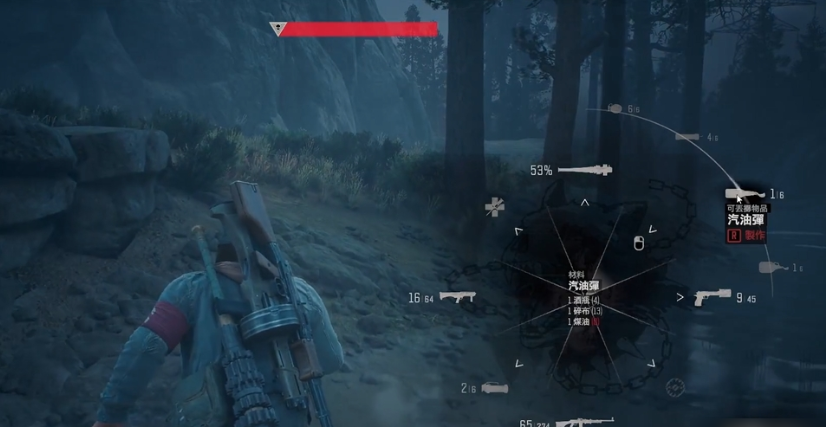Pick the shotgun with 16 rounds loaded

pos(456,297)
